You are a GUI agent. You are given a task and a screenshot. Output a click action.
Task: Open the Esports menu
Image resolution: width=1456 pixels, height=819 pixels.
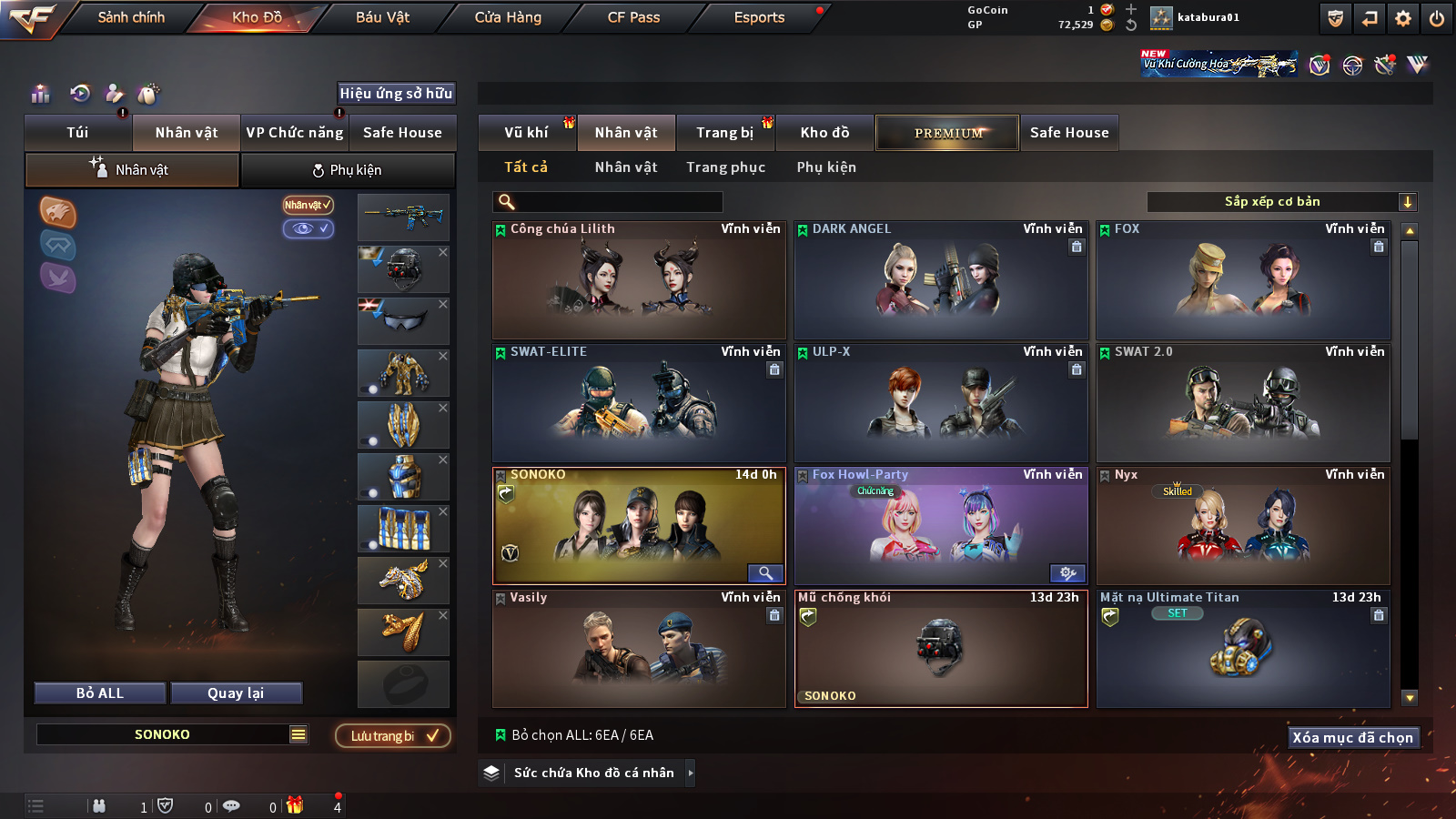click(759, 17)
